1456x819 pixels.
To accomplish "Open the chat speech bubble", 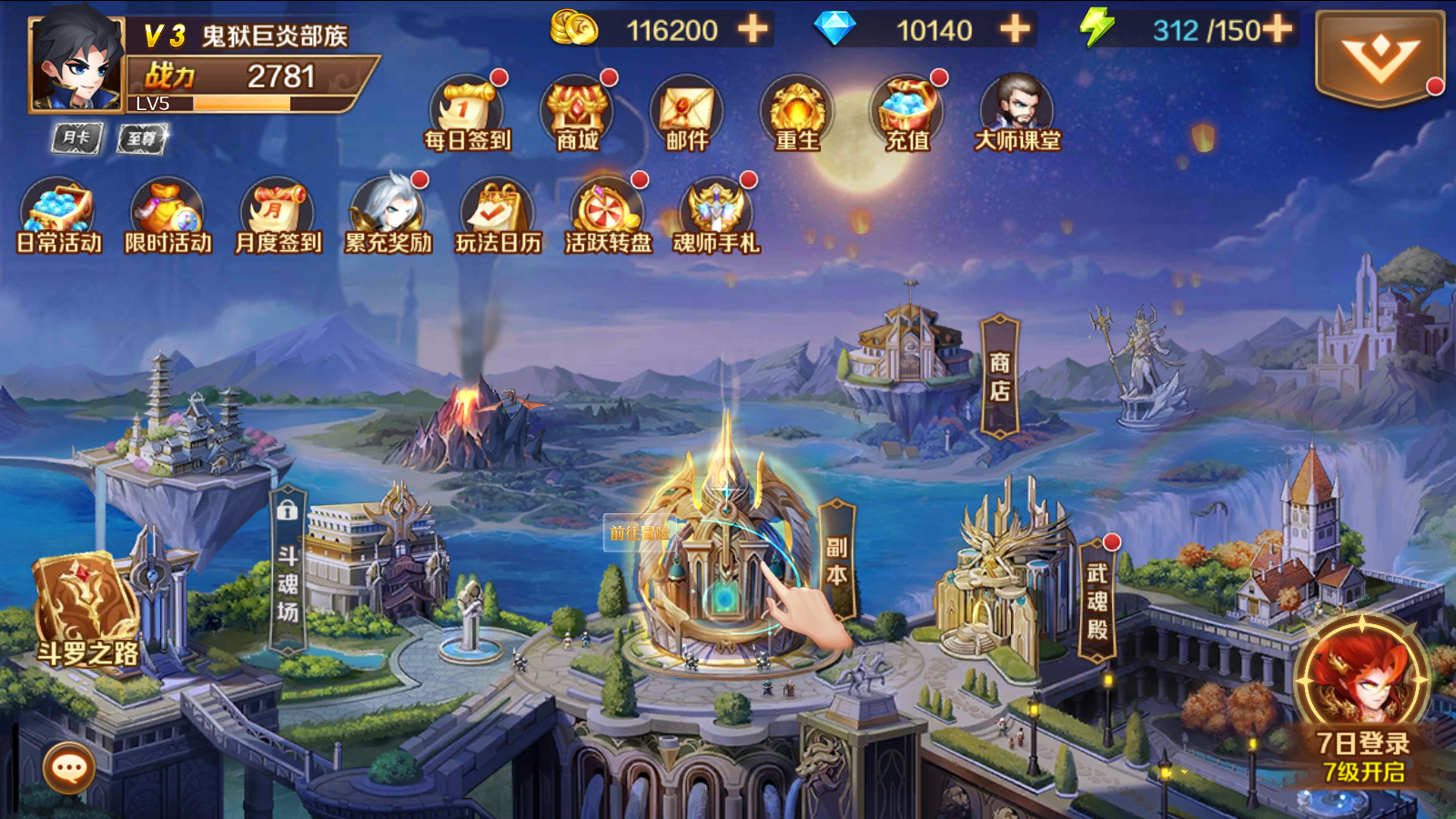I will [x=69, y=769].
